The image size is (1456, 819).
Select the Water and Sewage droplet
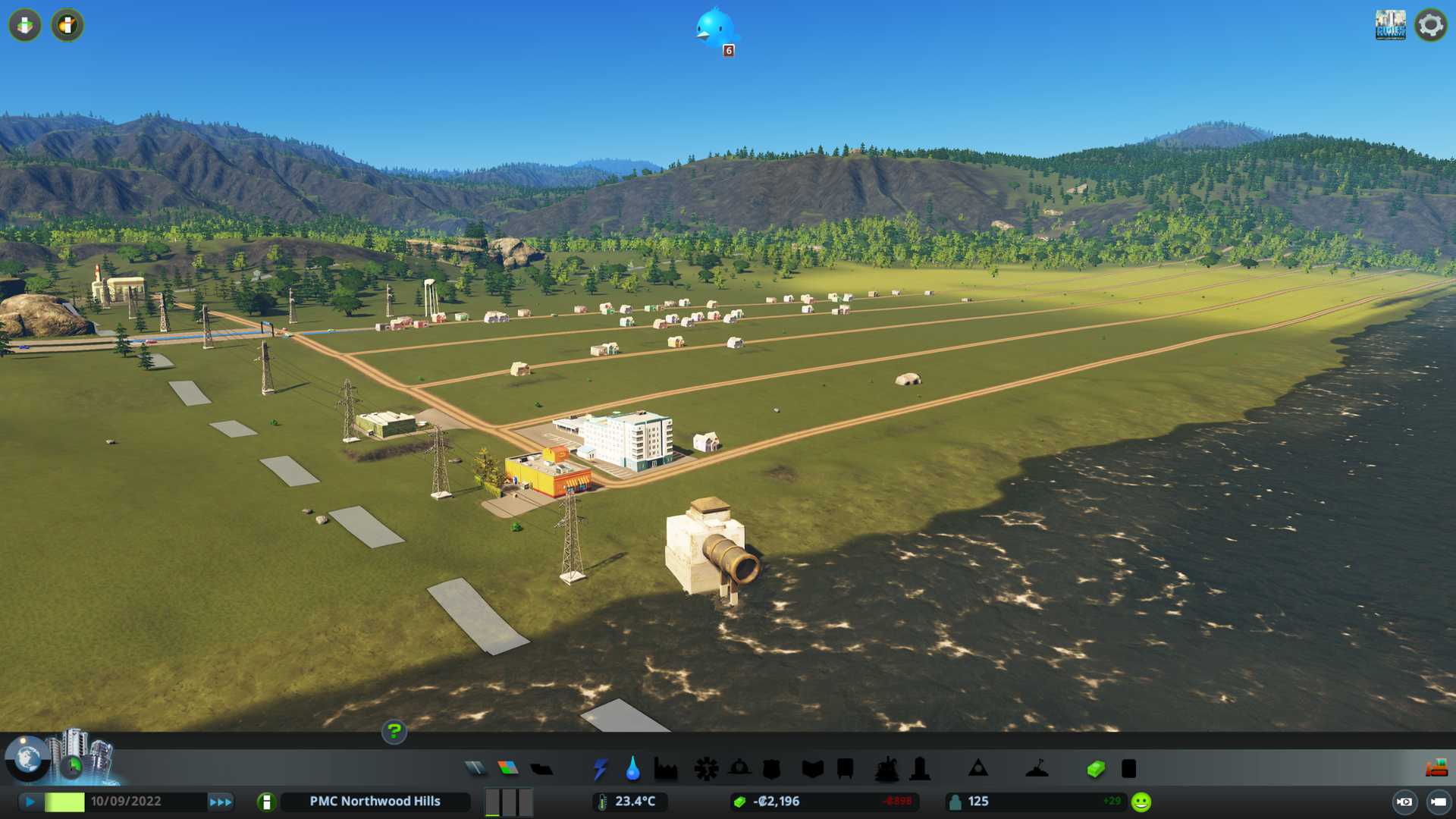pyautogui.click(x=632, y=769)
